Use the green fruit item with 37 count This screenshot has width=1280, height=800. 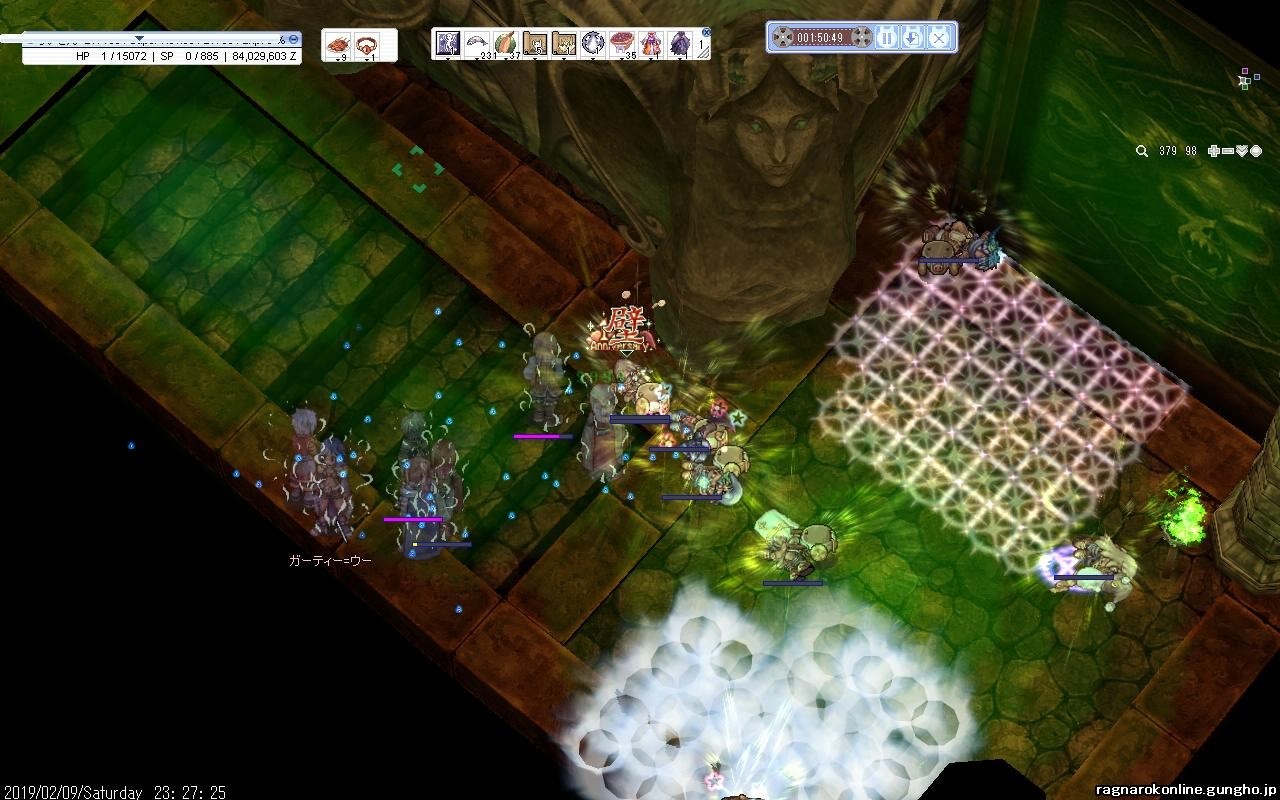point(507,43)
